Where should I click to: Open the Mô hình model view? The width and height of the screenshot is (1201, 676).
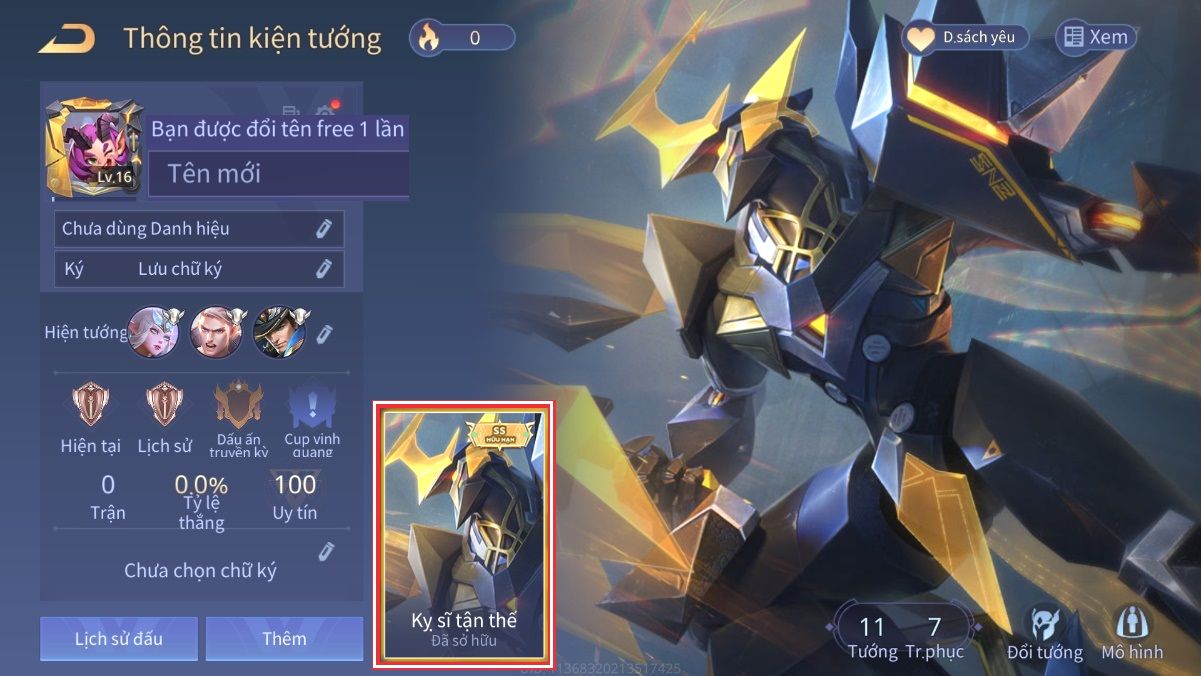tap(1132, 634)
